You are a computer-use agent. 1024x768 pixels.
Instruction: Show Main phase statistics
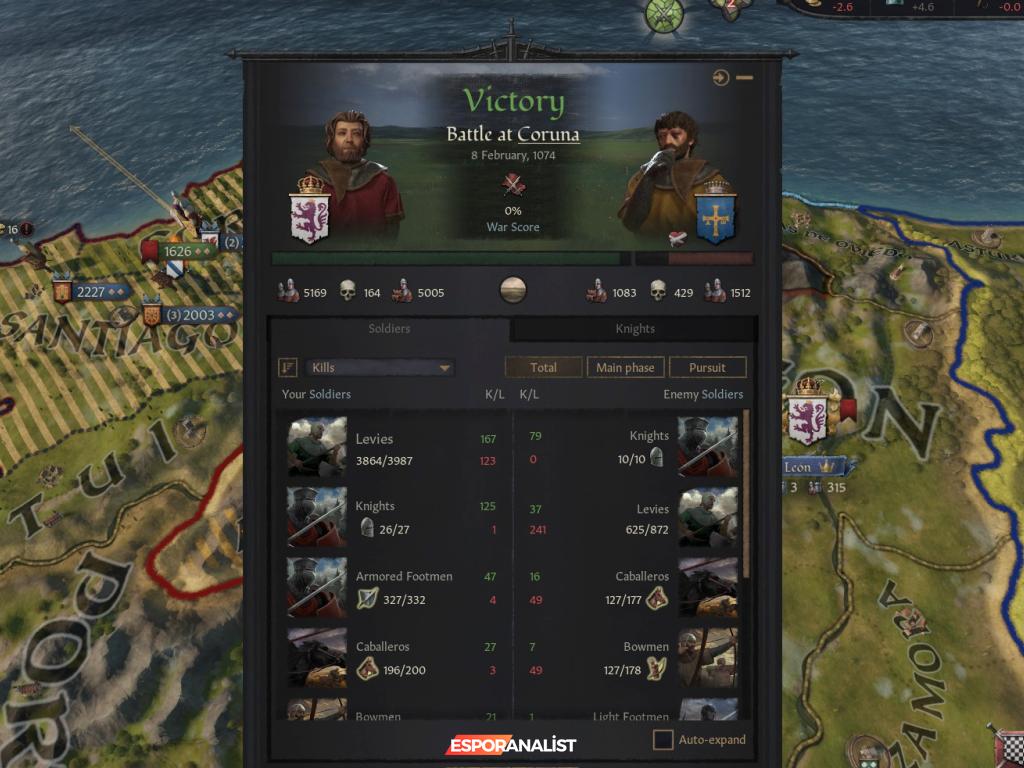point(625,368)
